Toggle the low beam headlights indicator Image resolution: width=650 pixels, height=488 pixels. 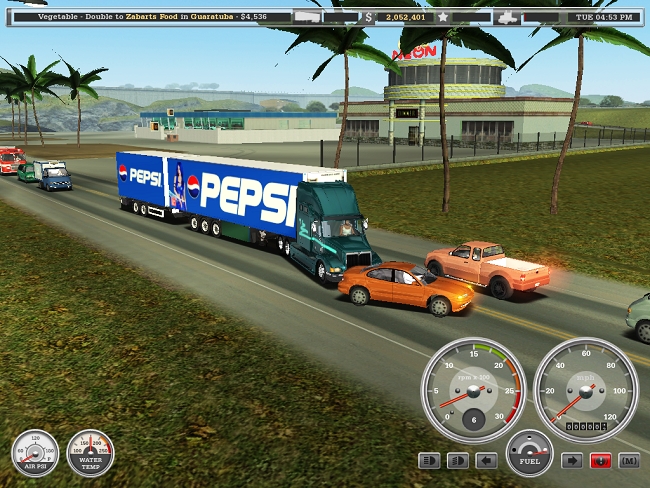click(x=458, y=461)
